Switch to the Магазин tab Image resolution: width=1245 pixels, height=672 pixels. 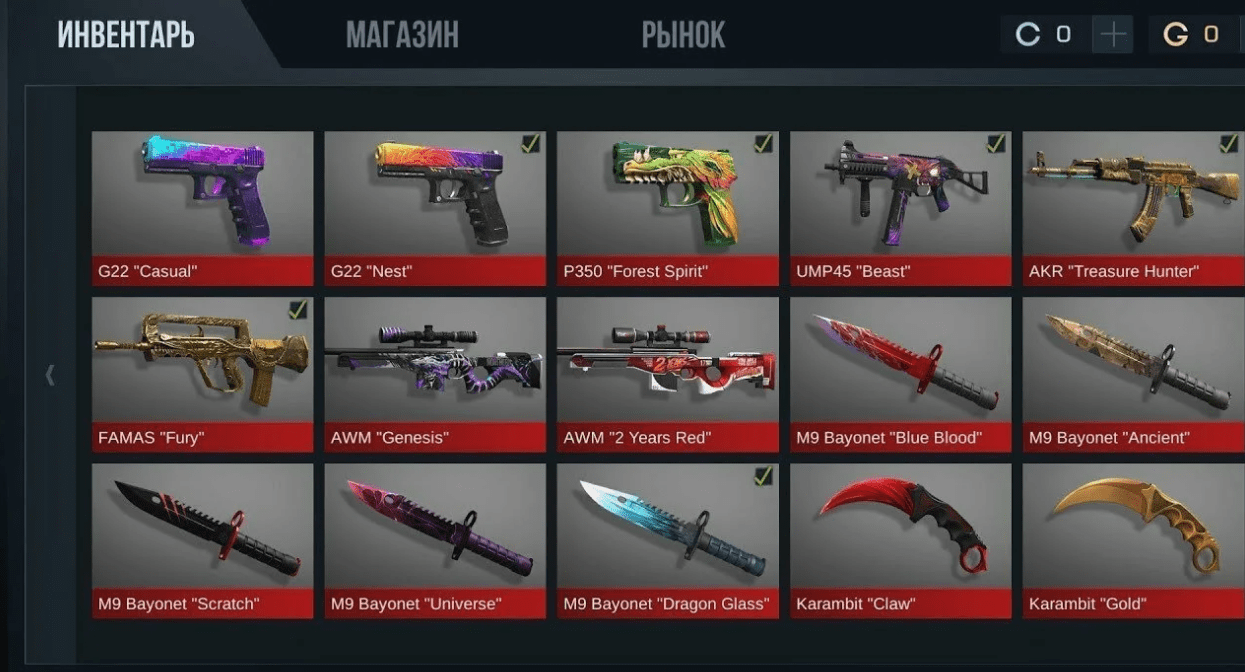point(402,35)
